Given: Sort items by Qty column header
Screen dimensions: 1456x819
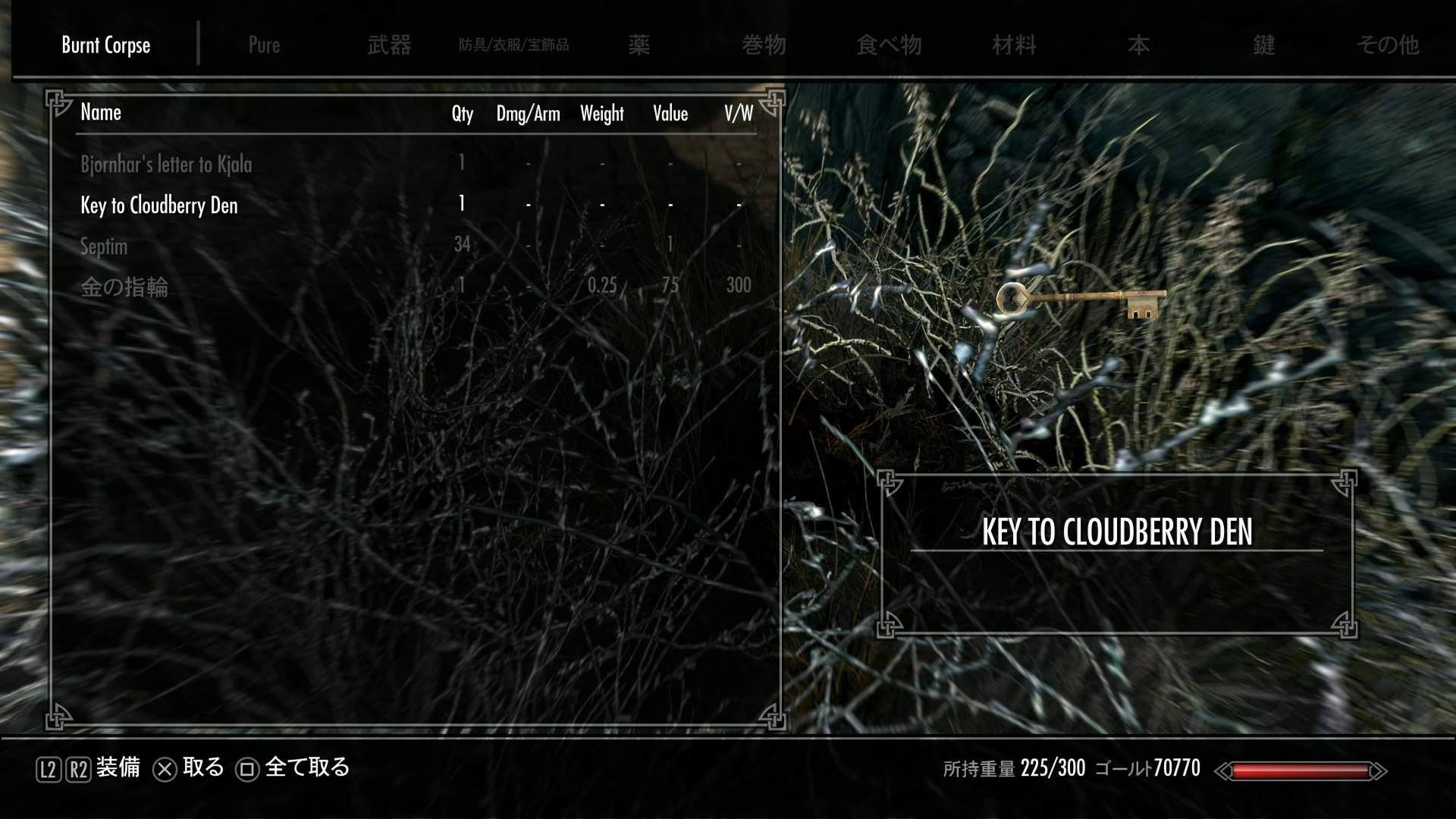Looking at the screenshot, I should (x=462, y=114).
